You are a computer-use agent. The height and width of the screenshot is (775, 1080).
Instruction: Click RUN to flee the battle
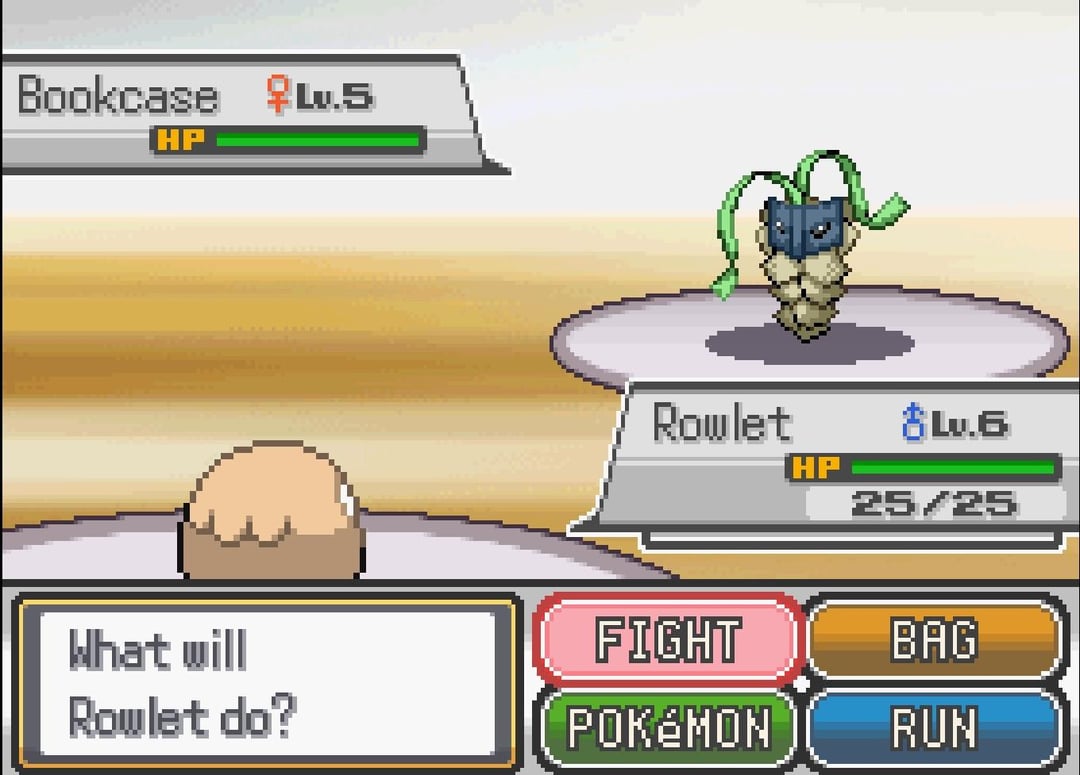click(x=934, y=727)
